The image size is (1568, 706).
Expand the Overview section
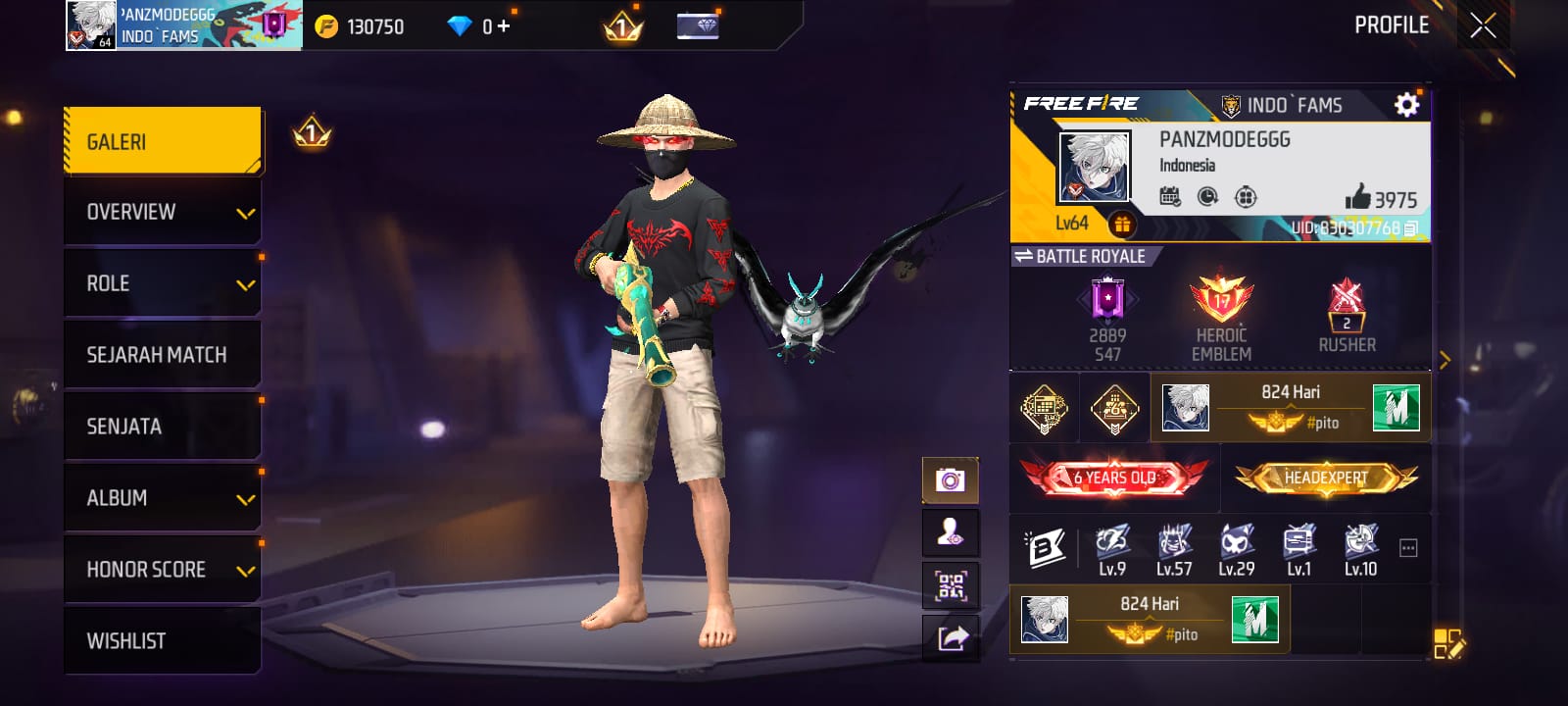click(x=163, y=212)
